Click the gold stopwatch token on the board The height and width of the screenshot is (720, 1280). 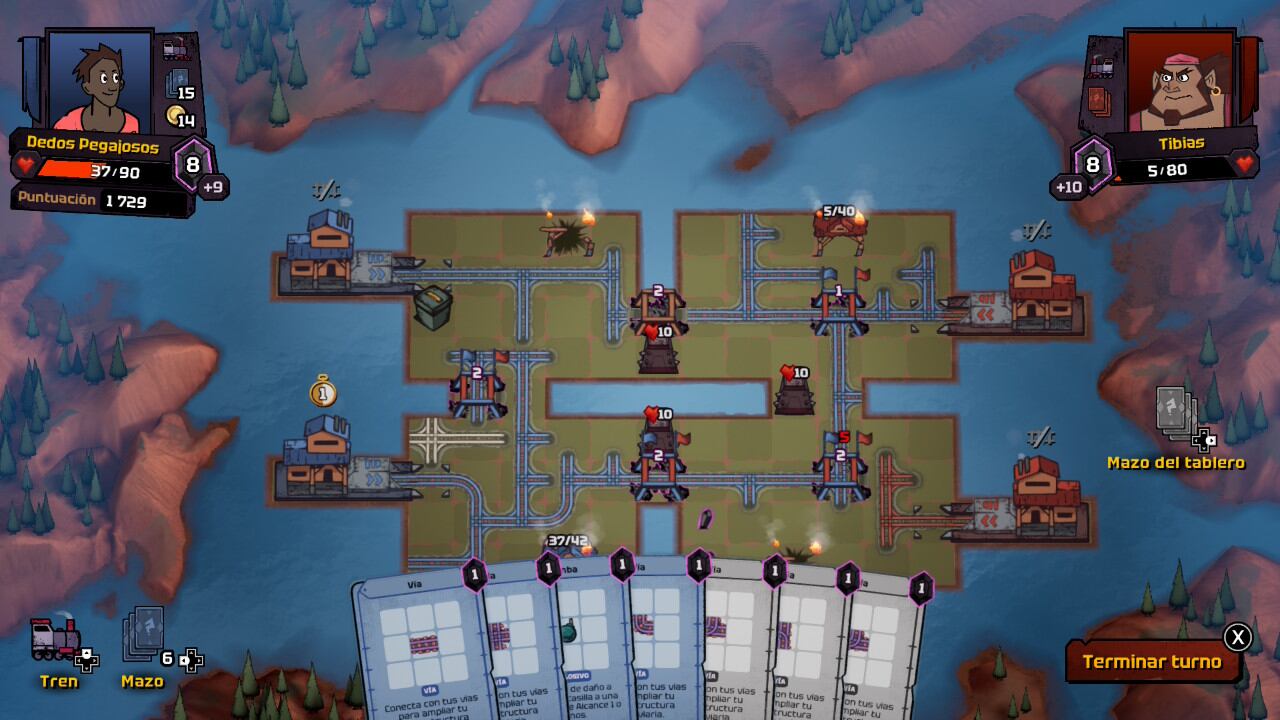click(322, 391)
